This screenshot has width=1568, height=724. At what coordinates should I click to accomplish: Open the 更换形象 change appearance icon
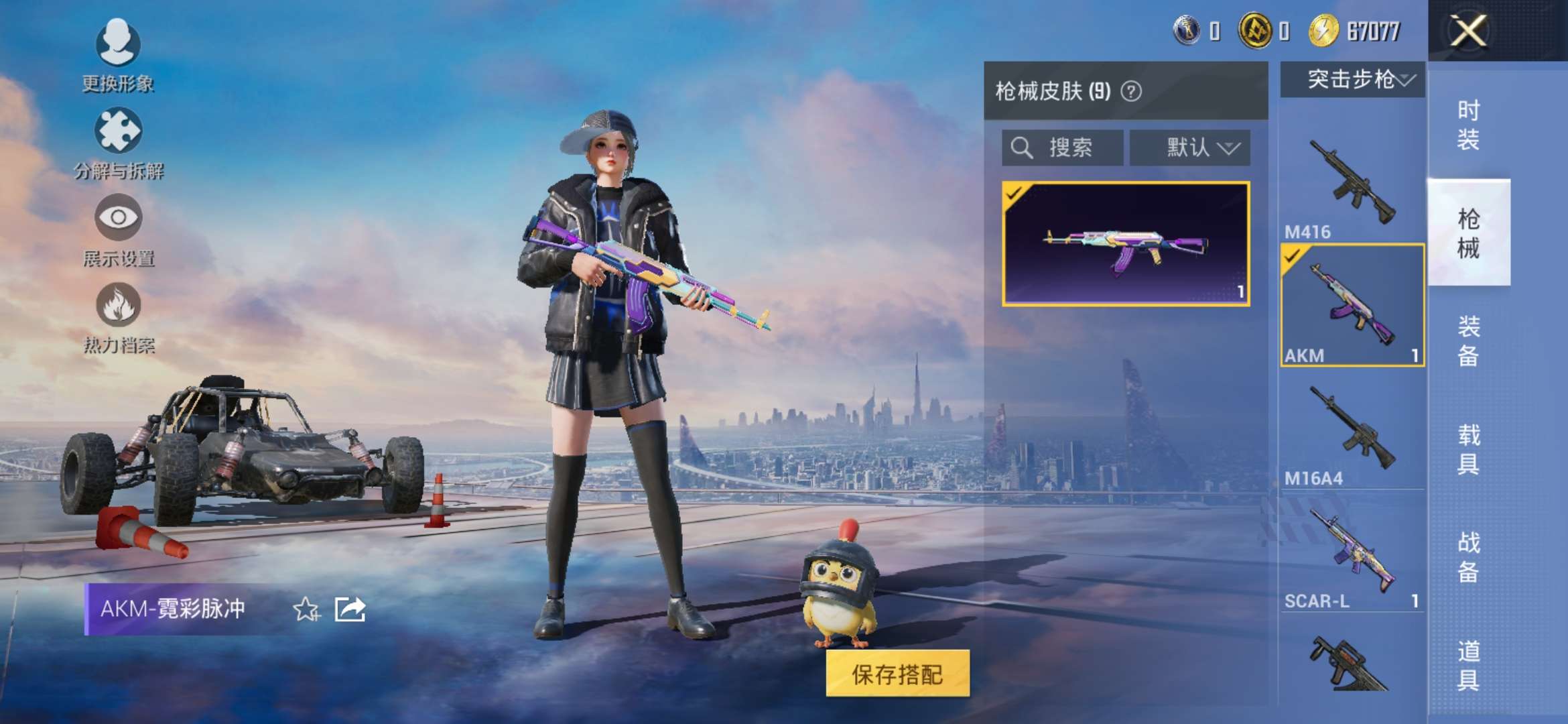tap(117, 44)
